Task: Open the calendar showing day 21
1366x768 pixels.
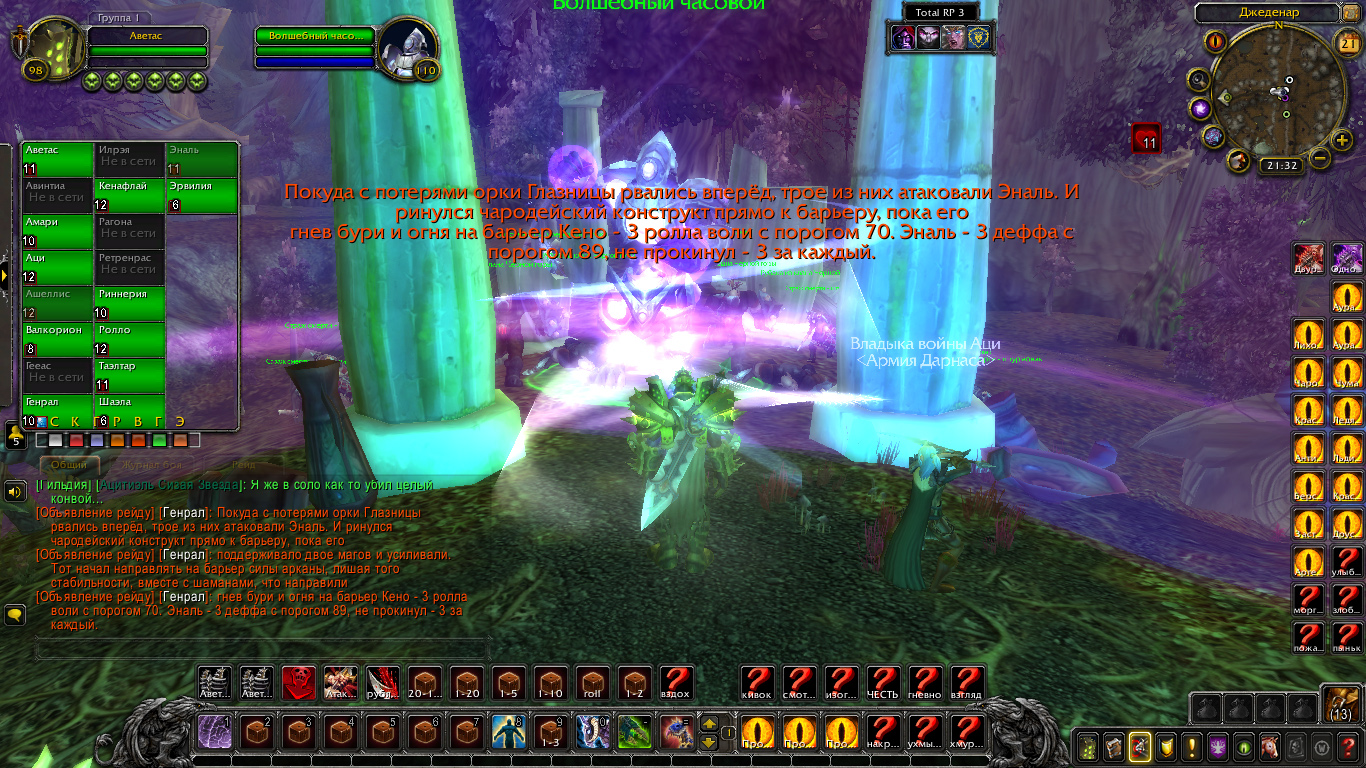Action: click(x=1345, y=42)
